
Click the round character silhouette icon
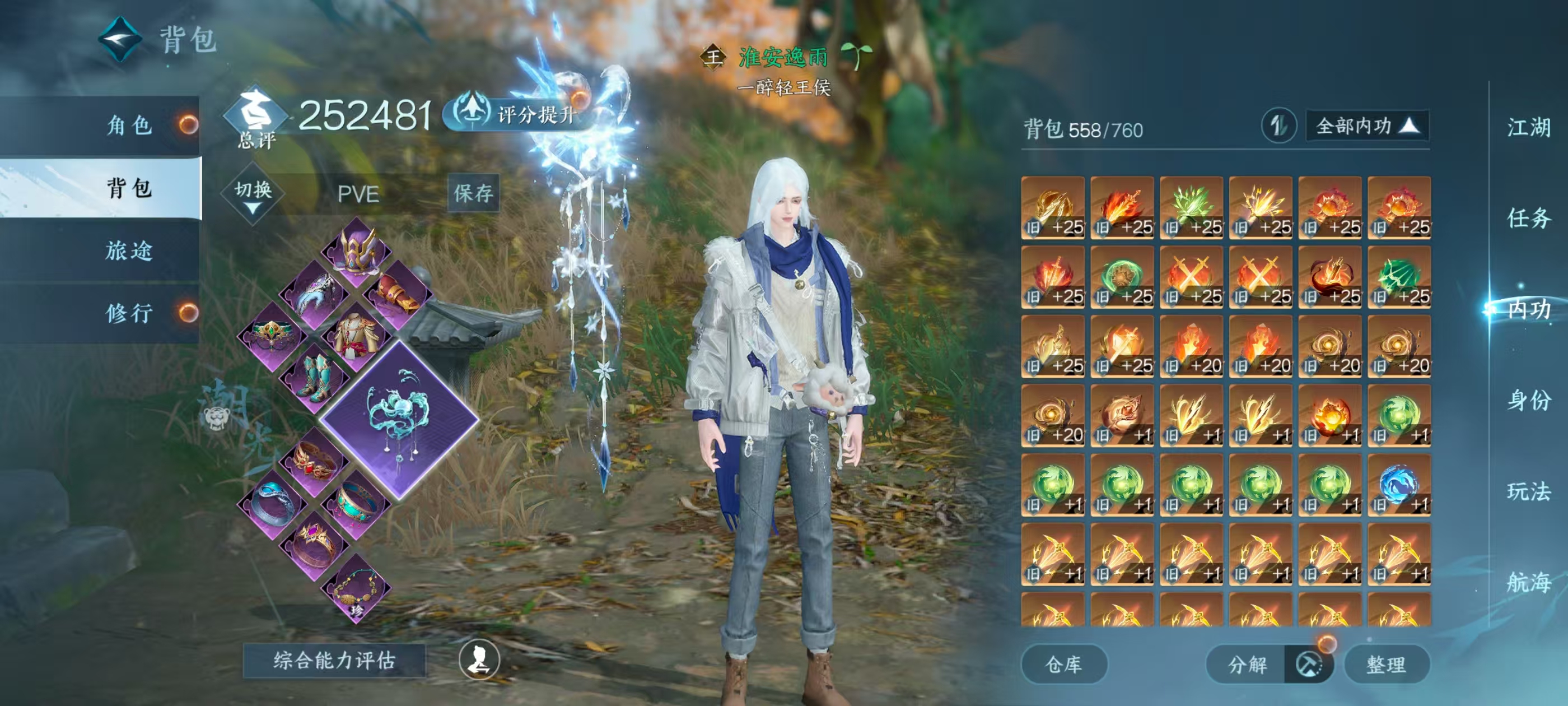click(479, 659)
